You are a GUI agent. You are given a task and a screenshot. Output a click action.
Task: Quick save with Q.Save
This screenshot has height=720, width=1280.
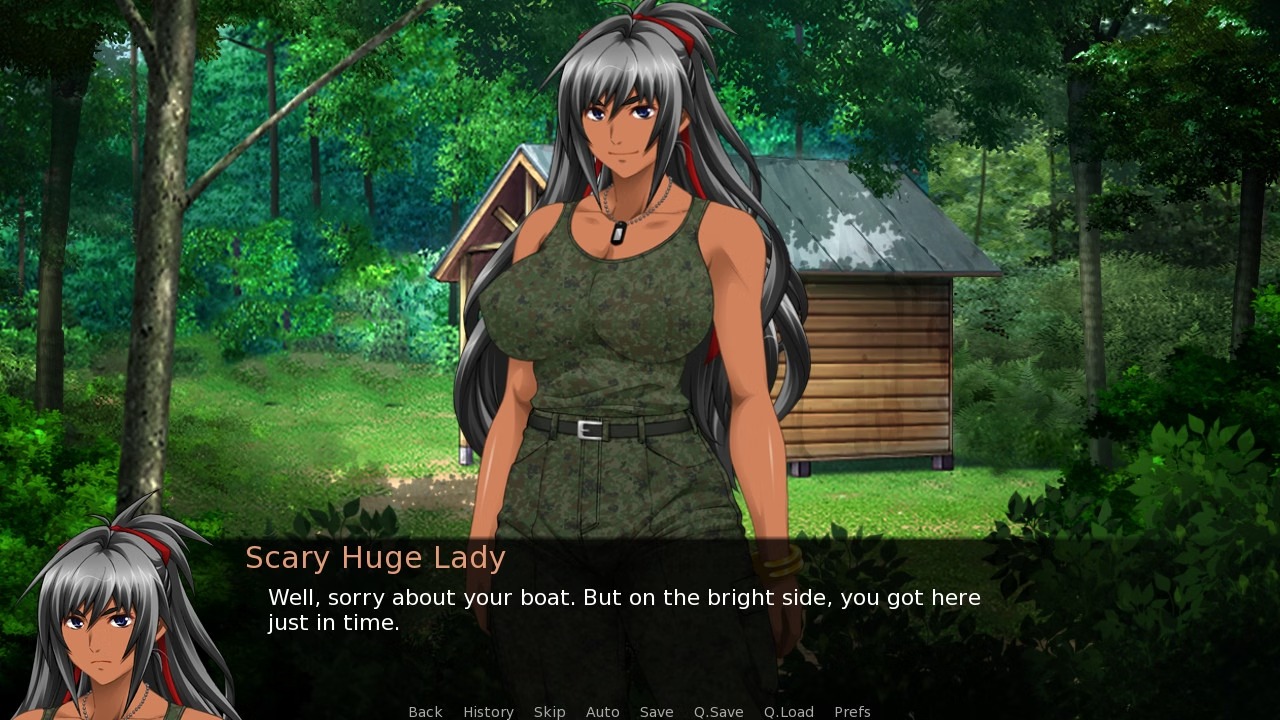tap(718, 712)
